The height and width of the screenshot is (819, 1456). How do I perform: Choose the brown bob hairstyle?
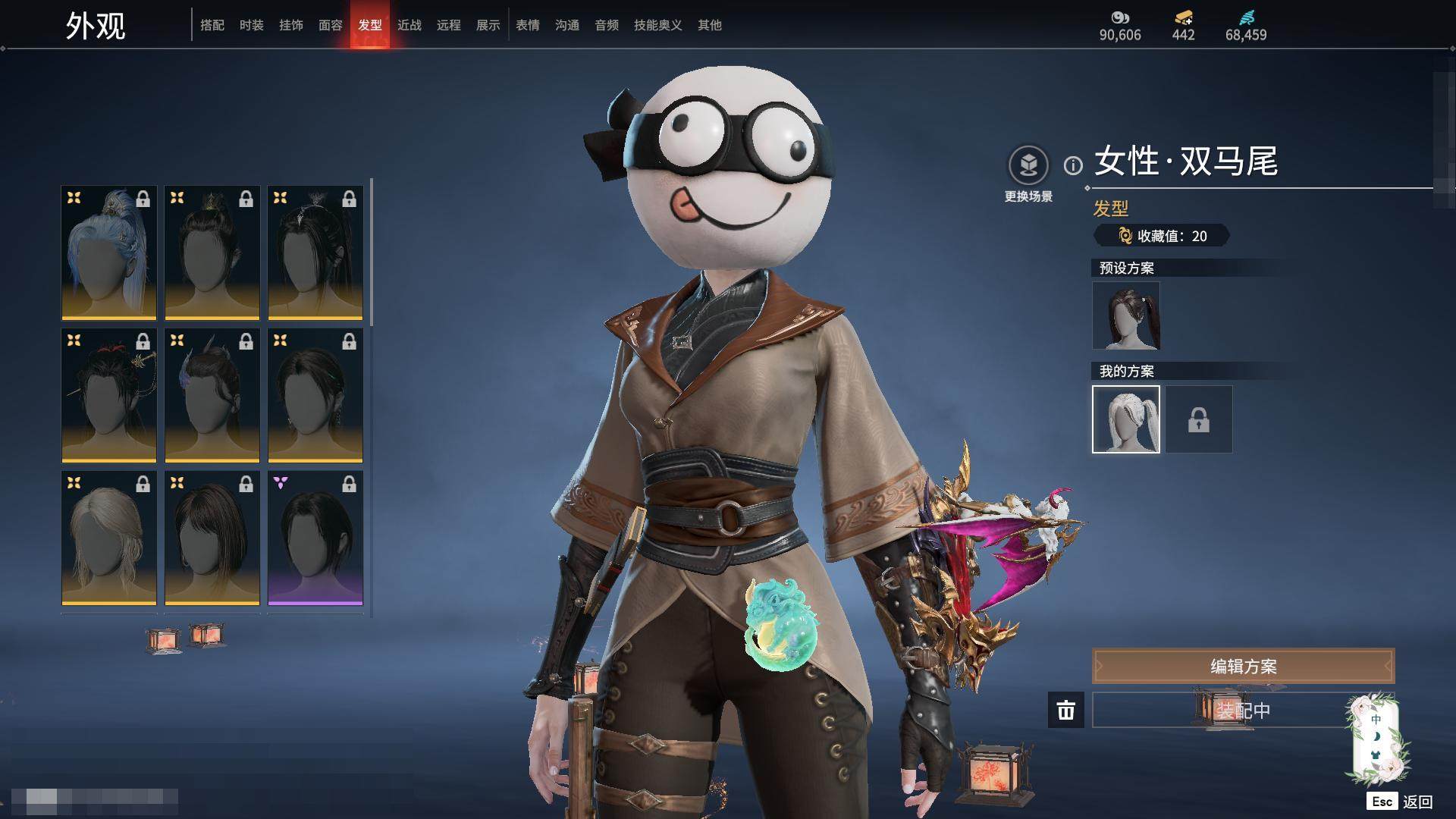[x=212, y=538]
